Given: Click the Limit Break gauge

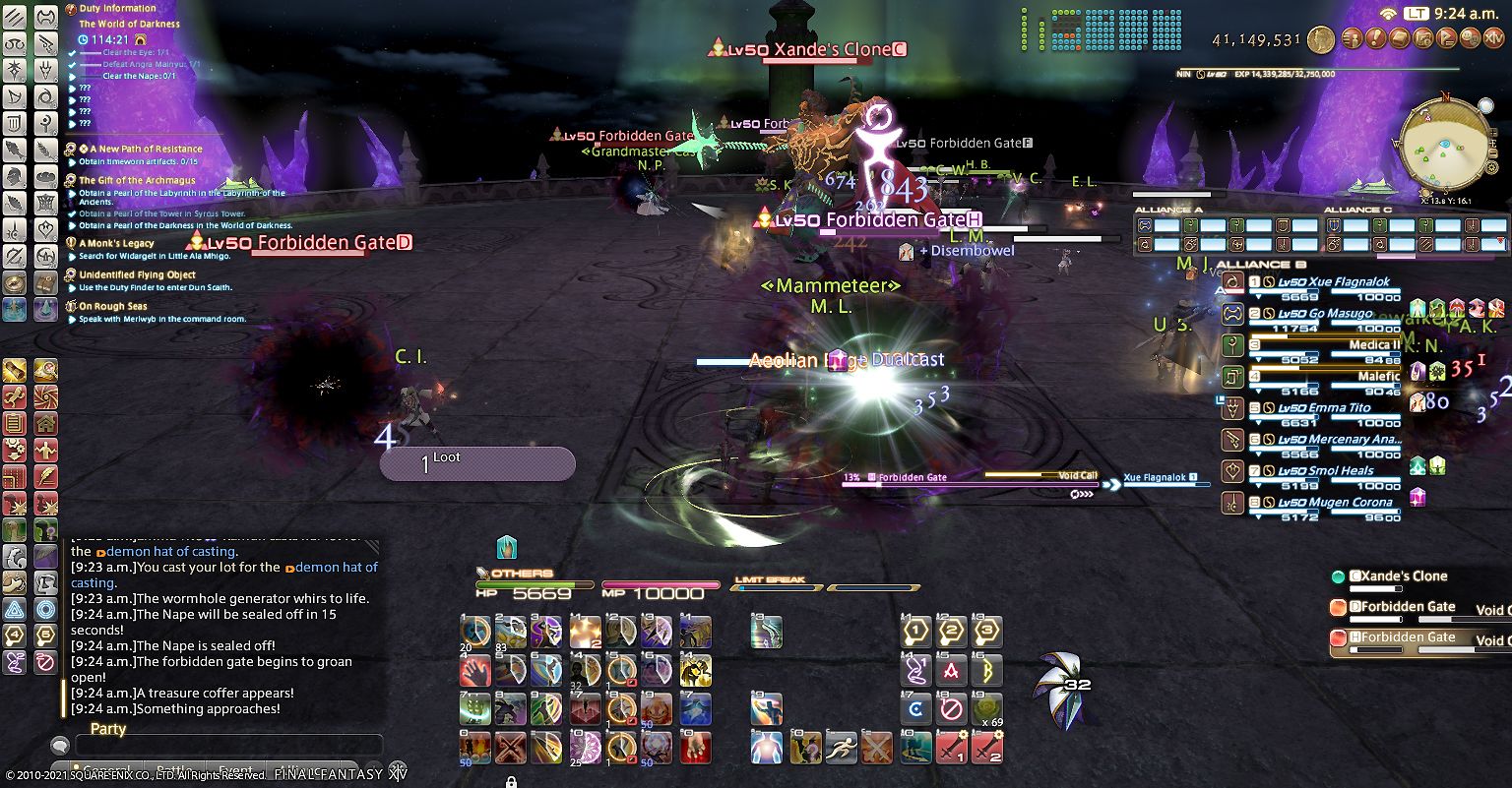Looking at the screenshot, I should click(x=778, y=586).
